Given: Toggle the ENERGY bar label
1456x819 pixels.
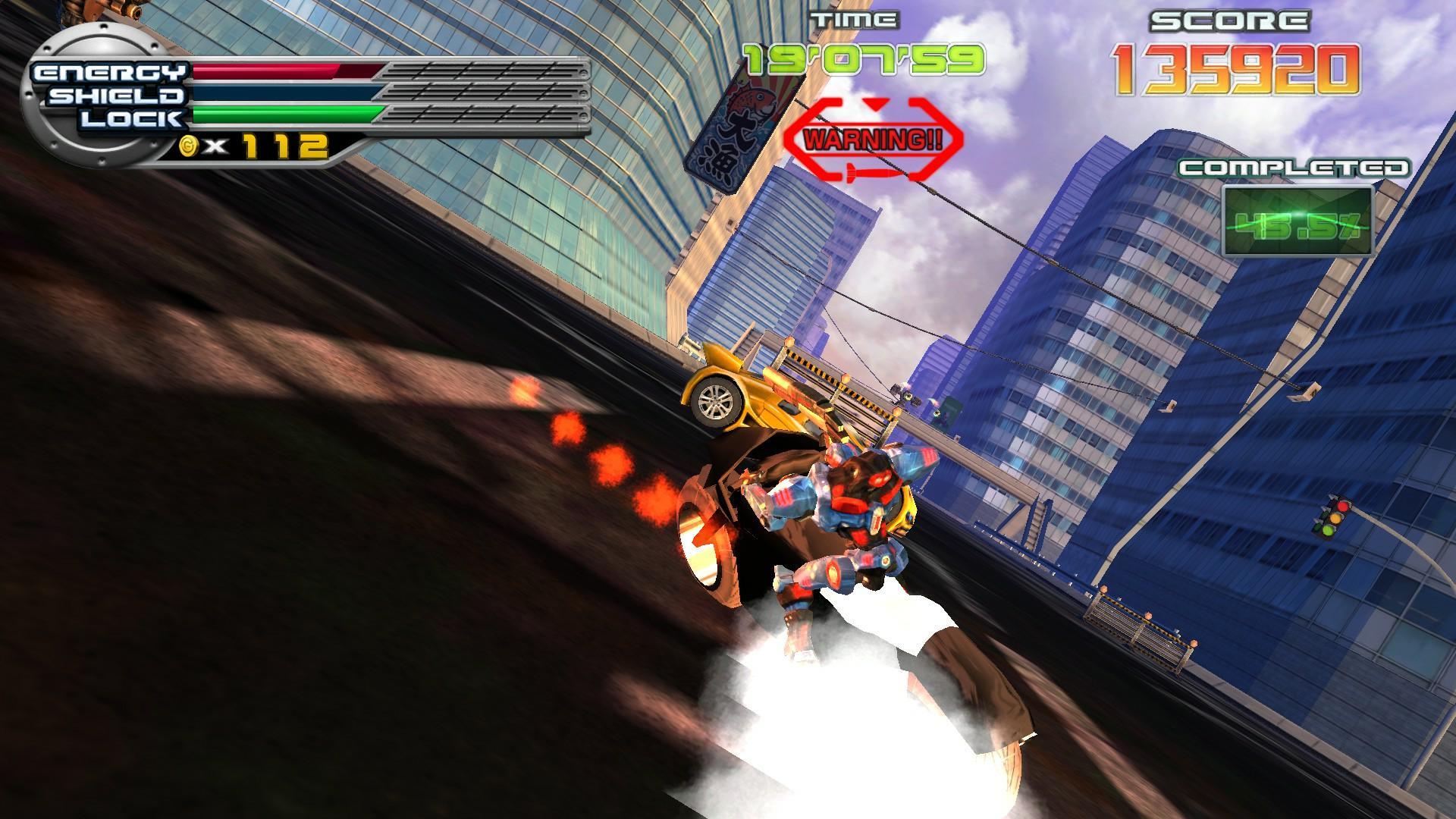Looking at the screenshot, I should click(x=110, y=72).
